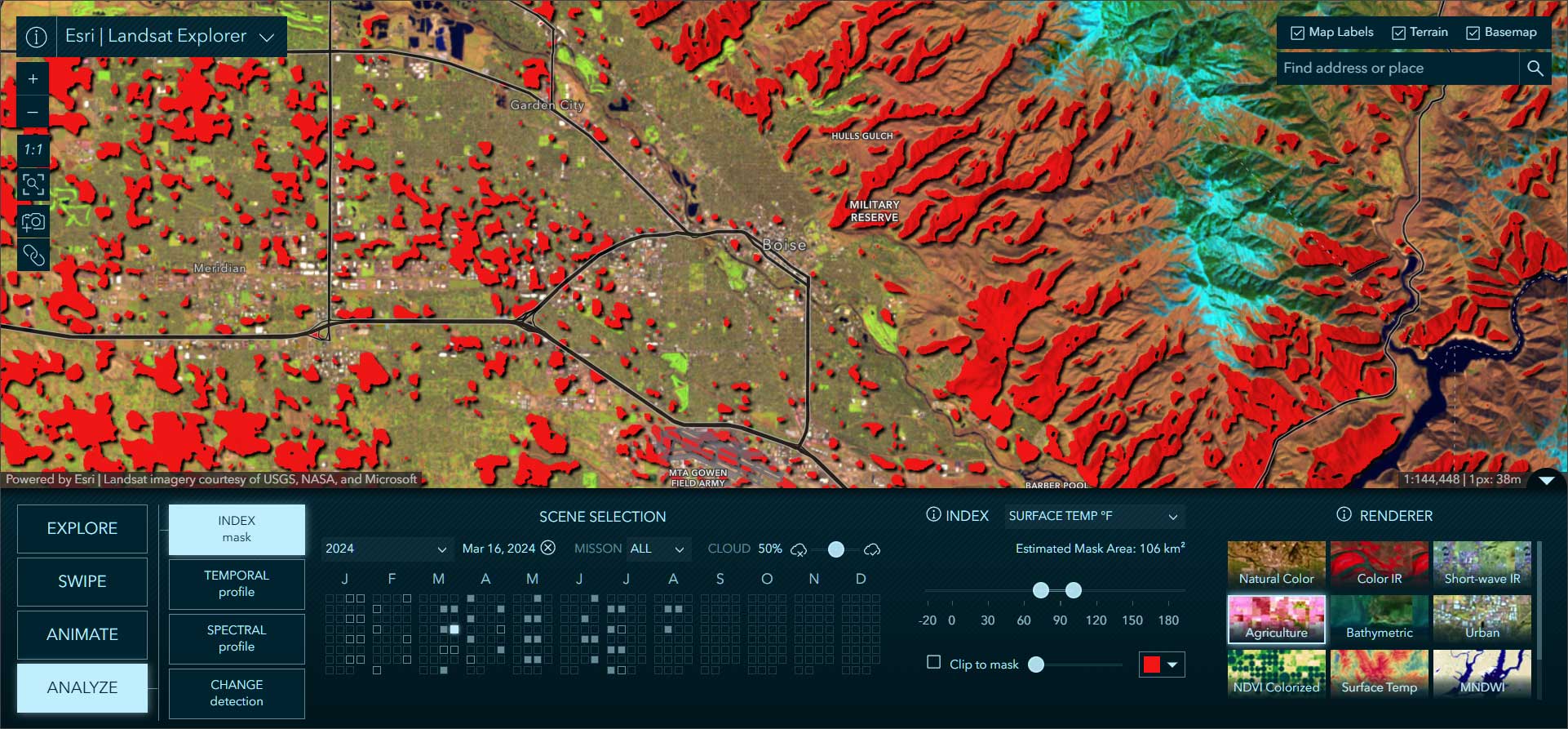Click the 1:1 native resolution icon
1568x729 pixels.
click(x=33, y=149)
